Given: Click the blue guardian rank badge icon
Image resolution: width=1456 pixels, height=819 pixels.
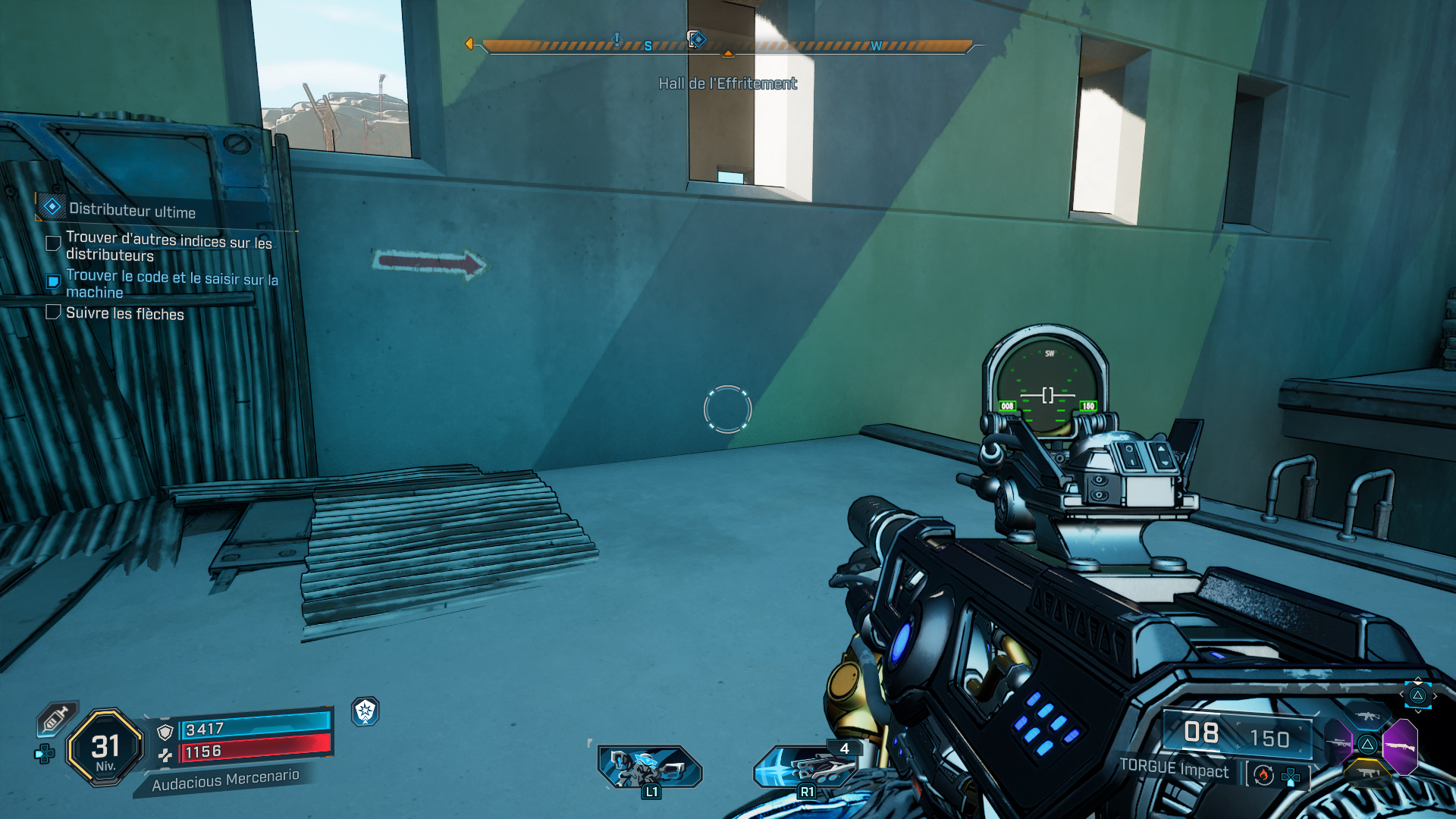Looking at the screenshot, I should click(365, 713).
